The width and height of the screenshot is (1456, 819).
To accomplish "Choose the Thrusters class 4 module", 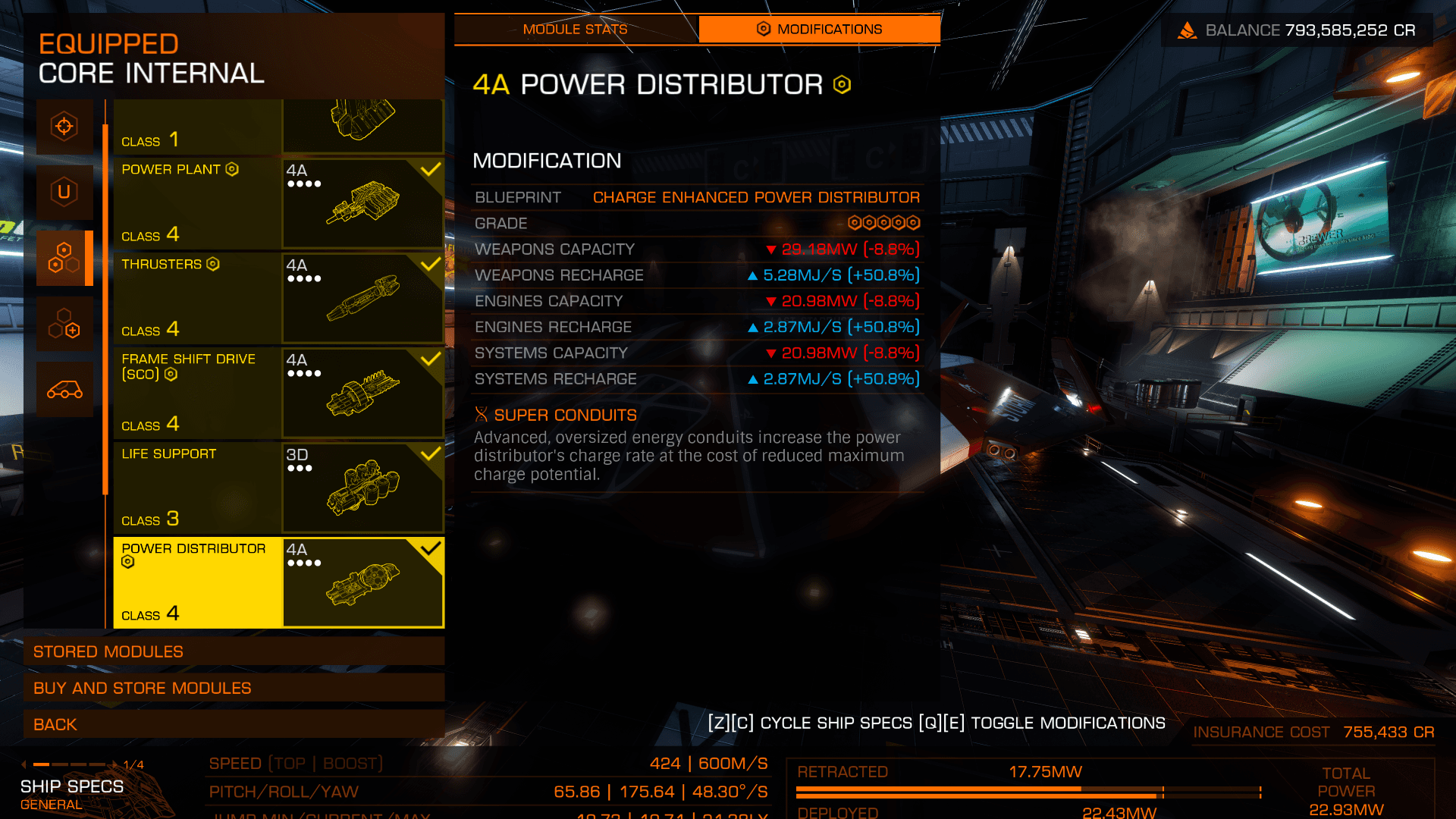I will [278, 298].
